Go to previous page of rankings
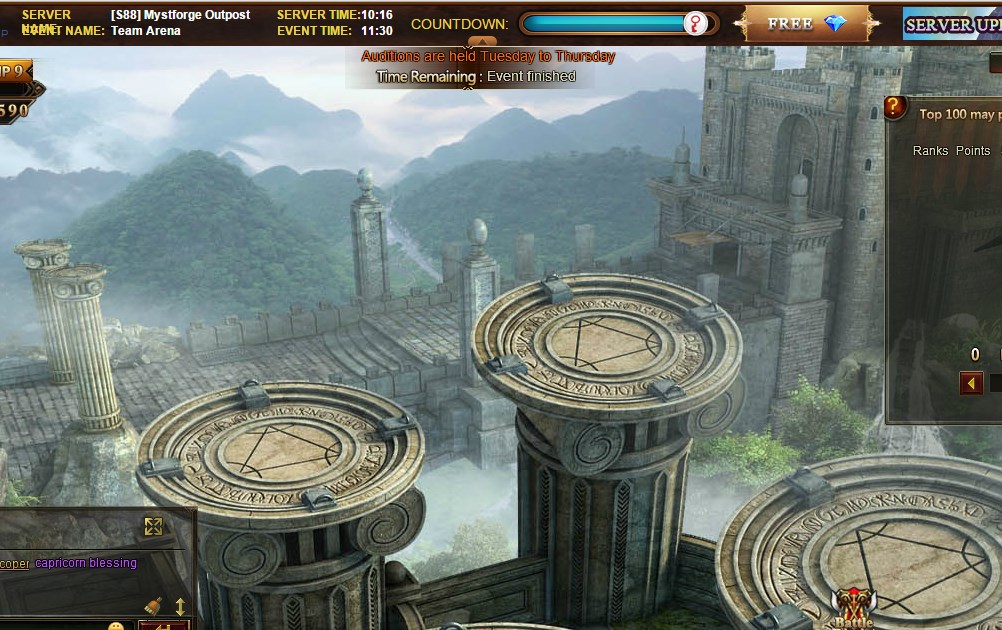1002x630 pixels. 970,383
